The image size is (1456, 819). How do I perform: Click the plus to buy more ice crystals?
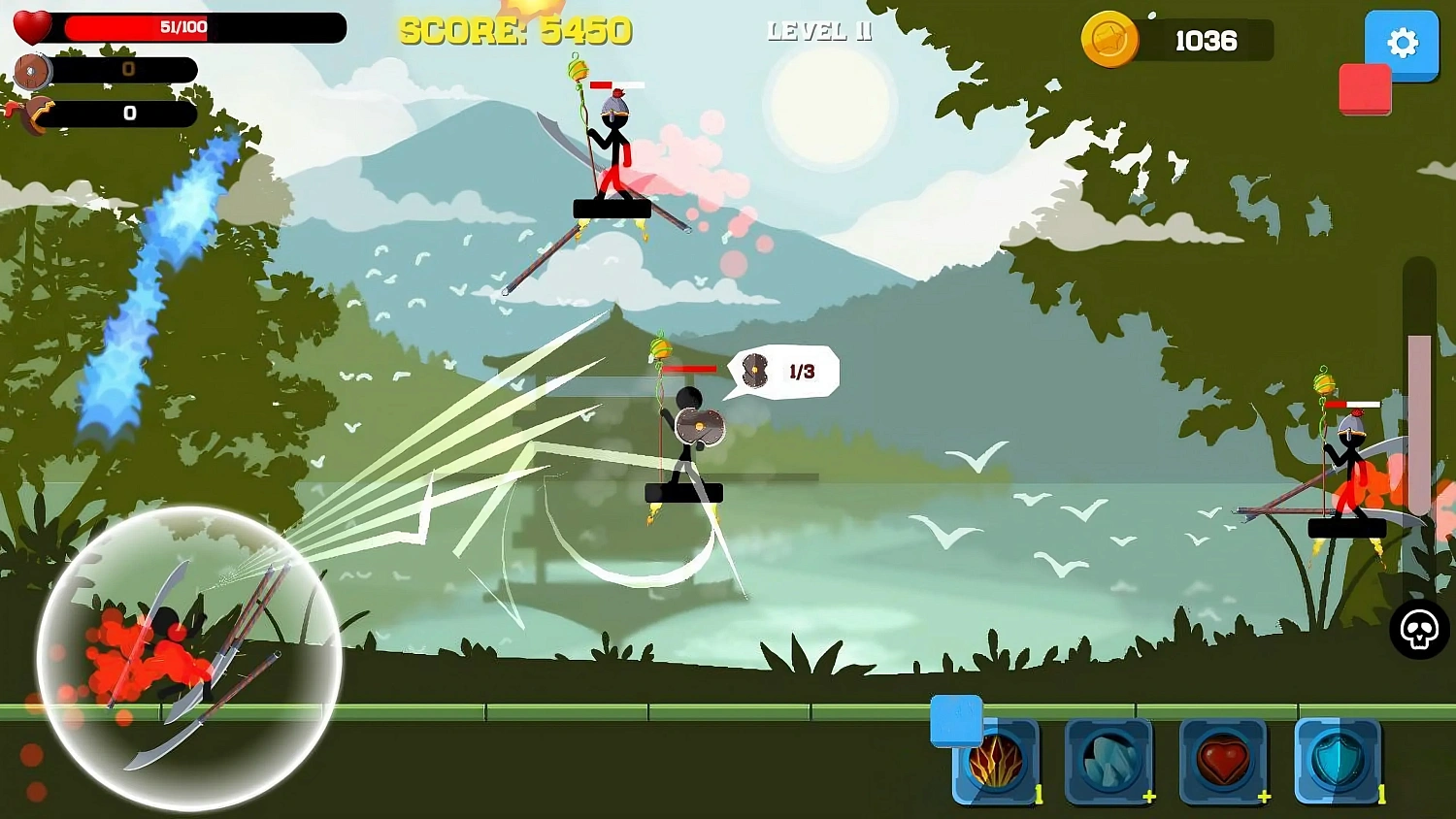tap(1149, 798)
